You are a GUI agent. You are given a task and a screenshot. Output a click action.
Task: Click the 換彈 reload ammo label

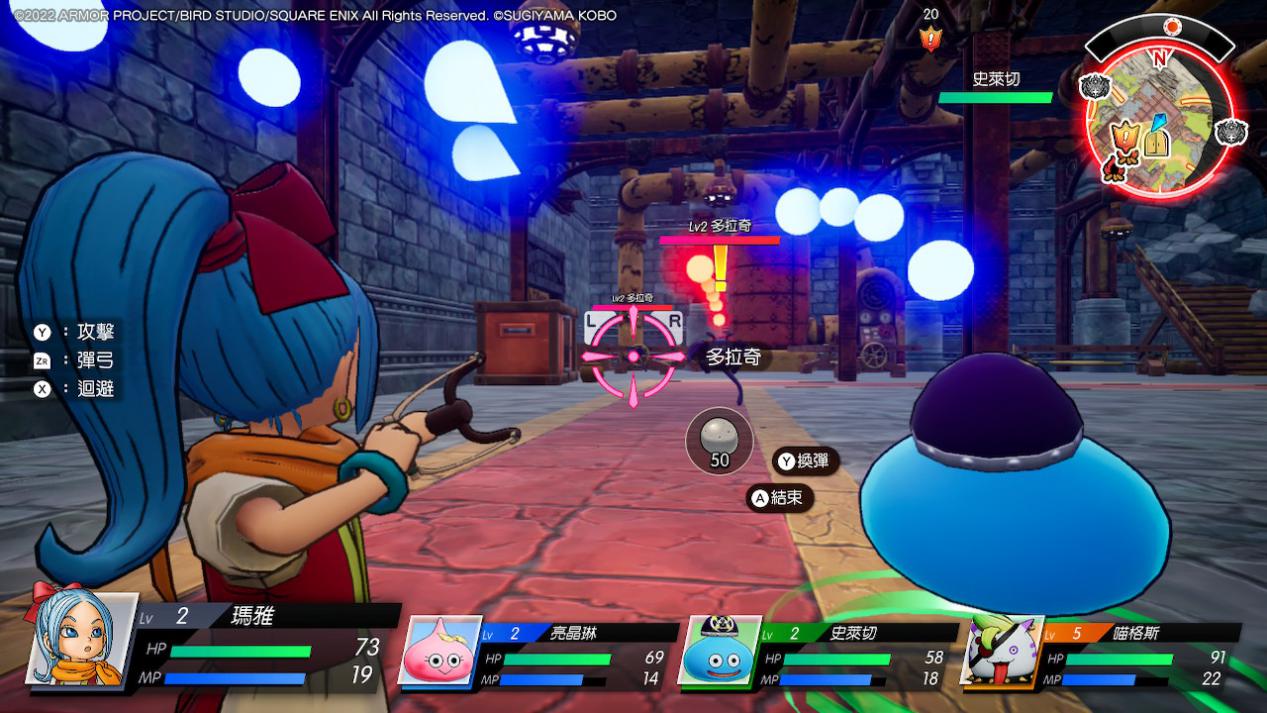tap(806, 461)
